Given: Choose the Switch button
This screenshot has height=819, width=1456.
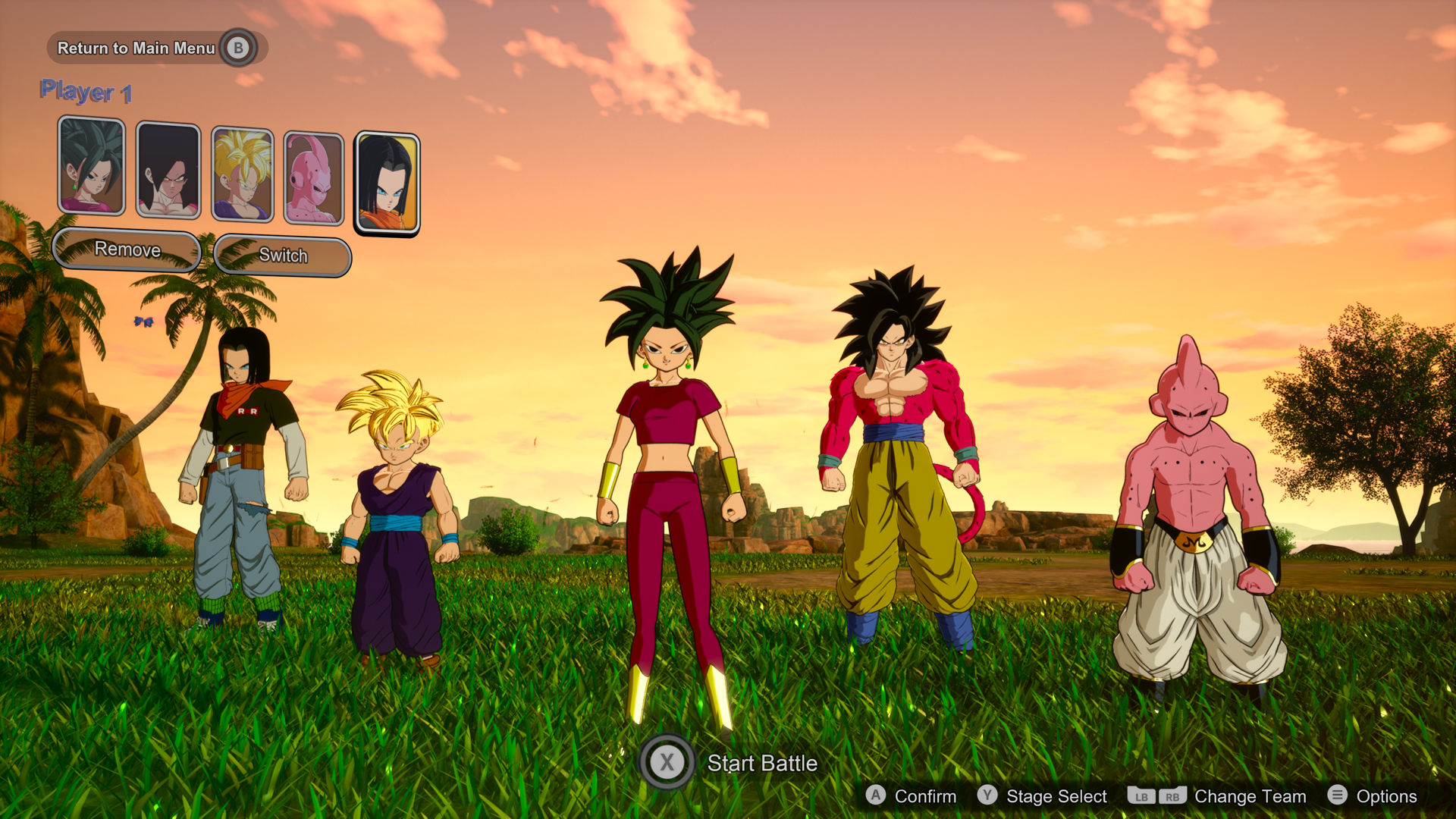Looking at the screenshot, I should [x=283, y=256].
